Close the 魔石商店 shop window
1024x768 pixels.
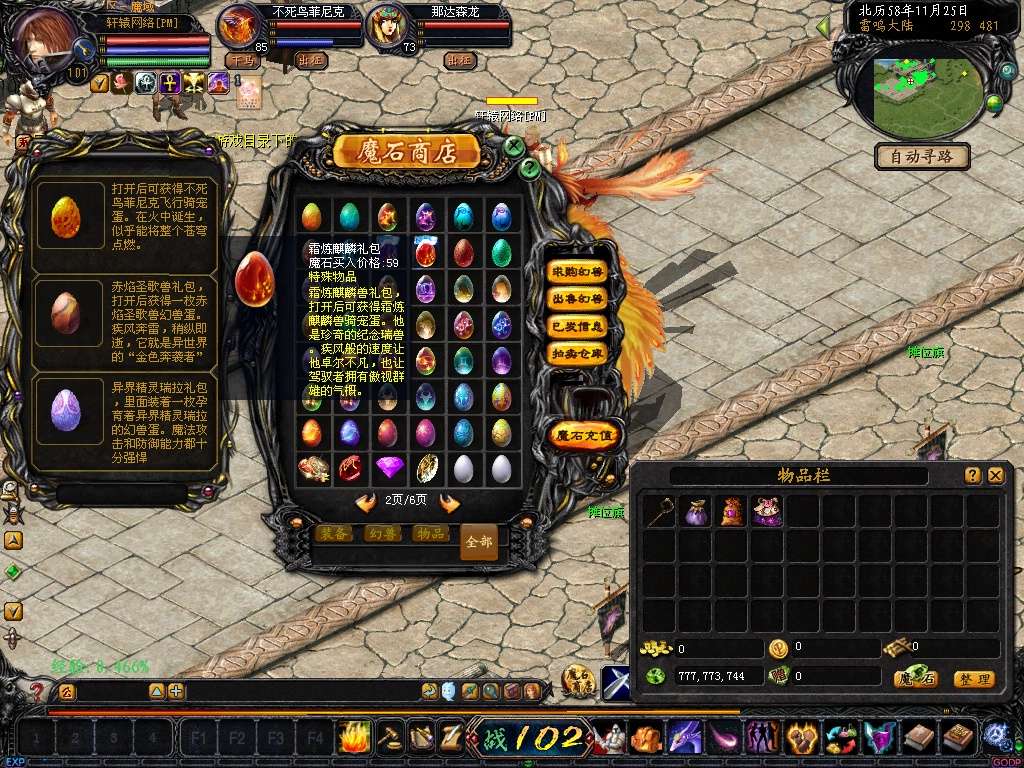[x=513, y=147]
